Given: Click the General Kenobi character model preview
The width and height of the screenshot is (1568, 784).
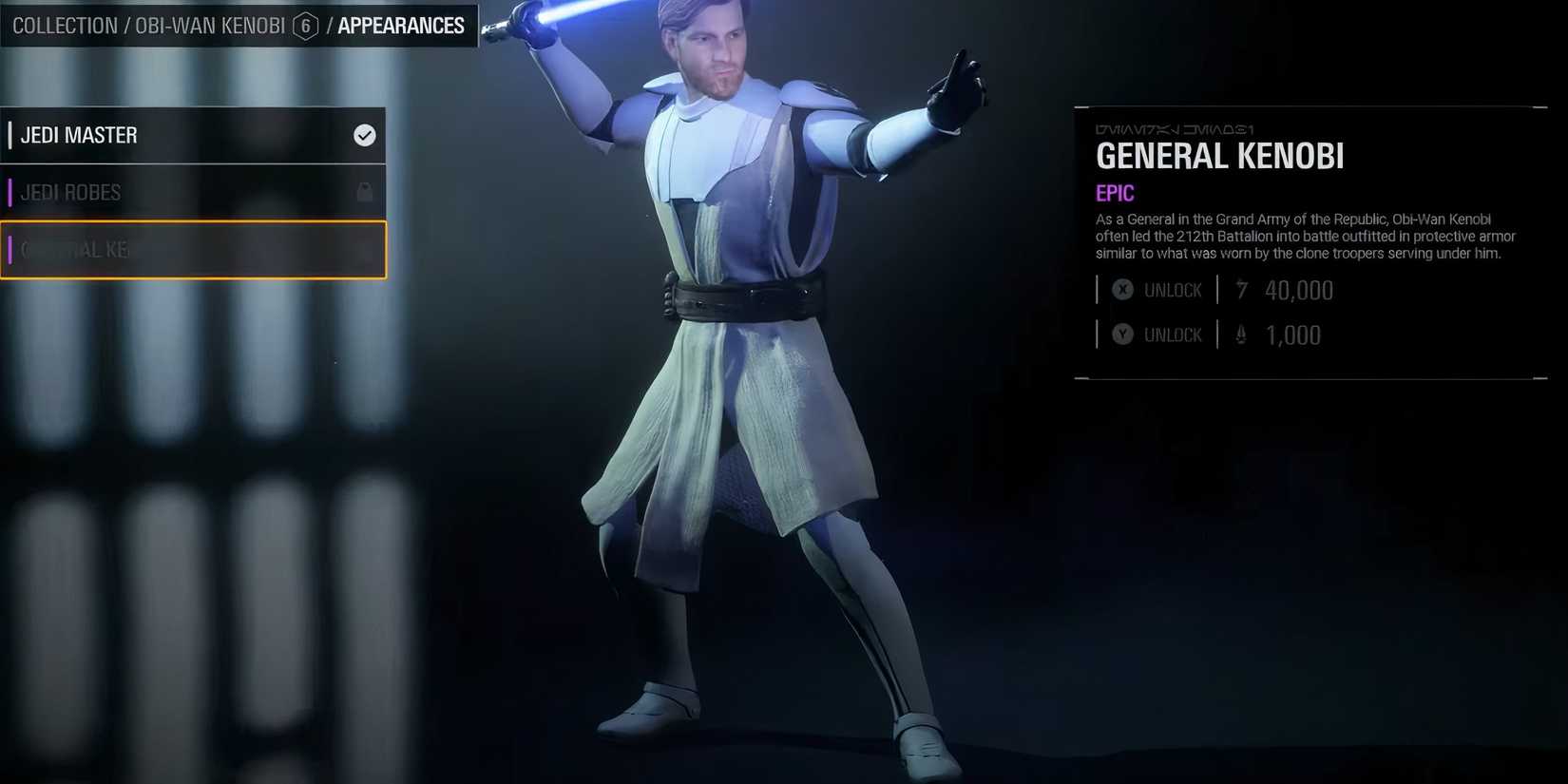Looking at the screenshot, I should [x=751, y=380].
